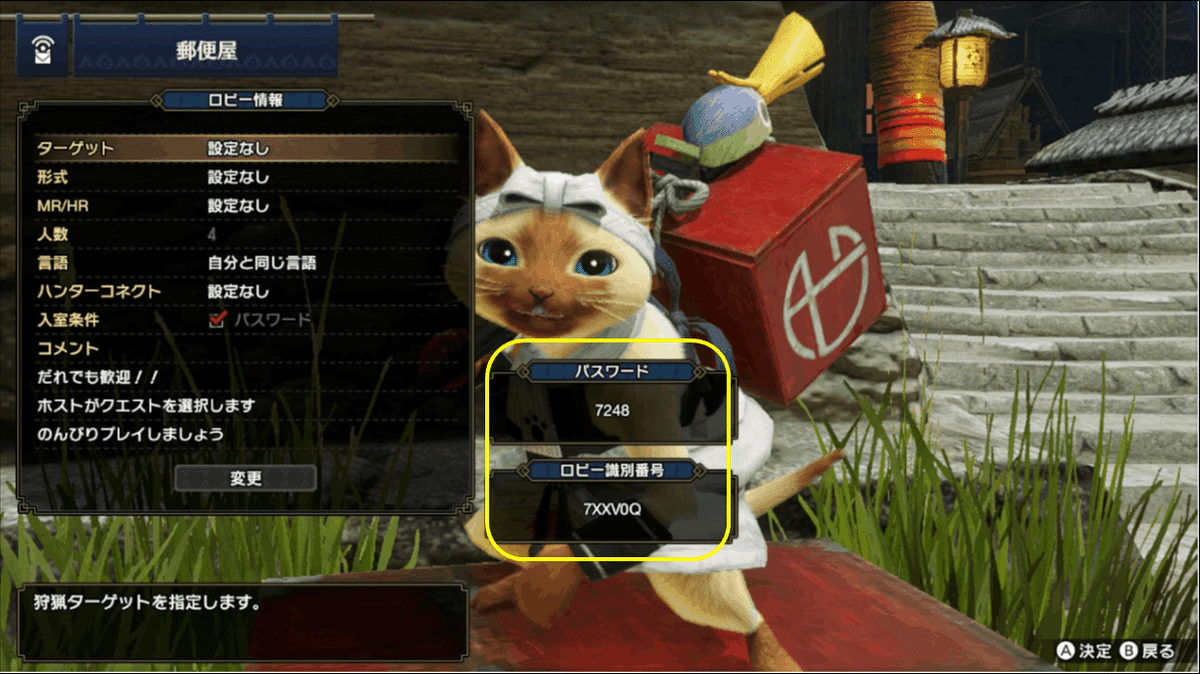Select the lobby ID number 7XXV0Q
Screen dimensions: 1200x674
pos(611,509)
